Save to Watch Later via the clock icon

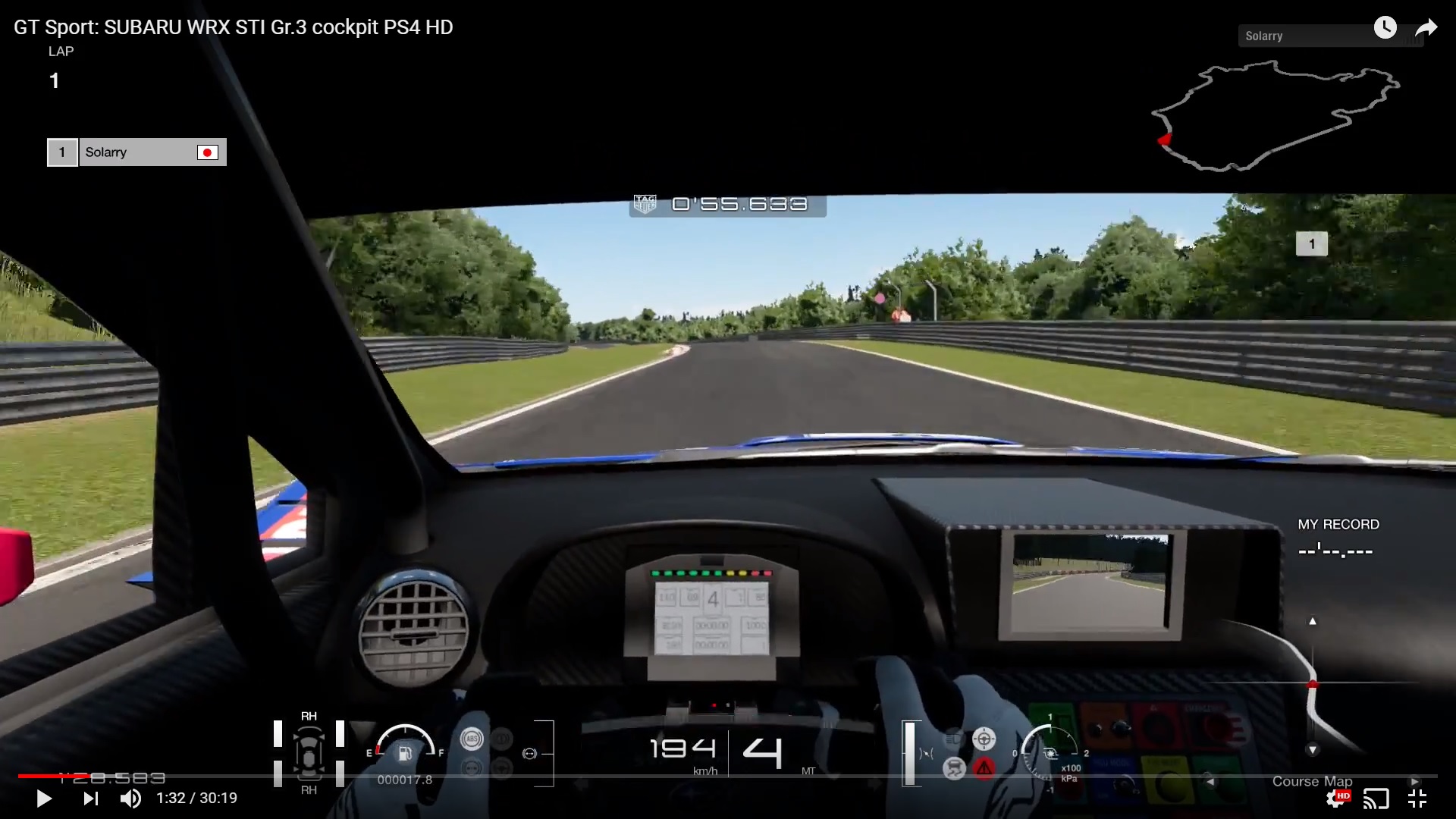(x=1387, y=27)
